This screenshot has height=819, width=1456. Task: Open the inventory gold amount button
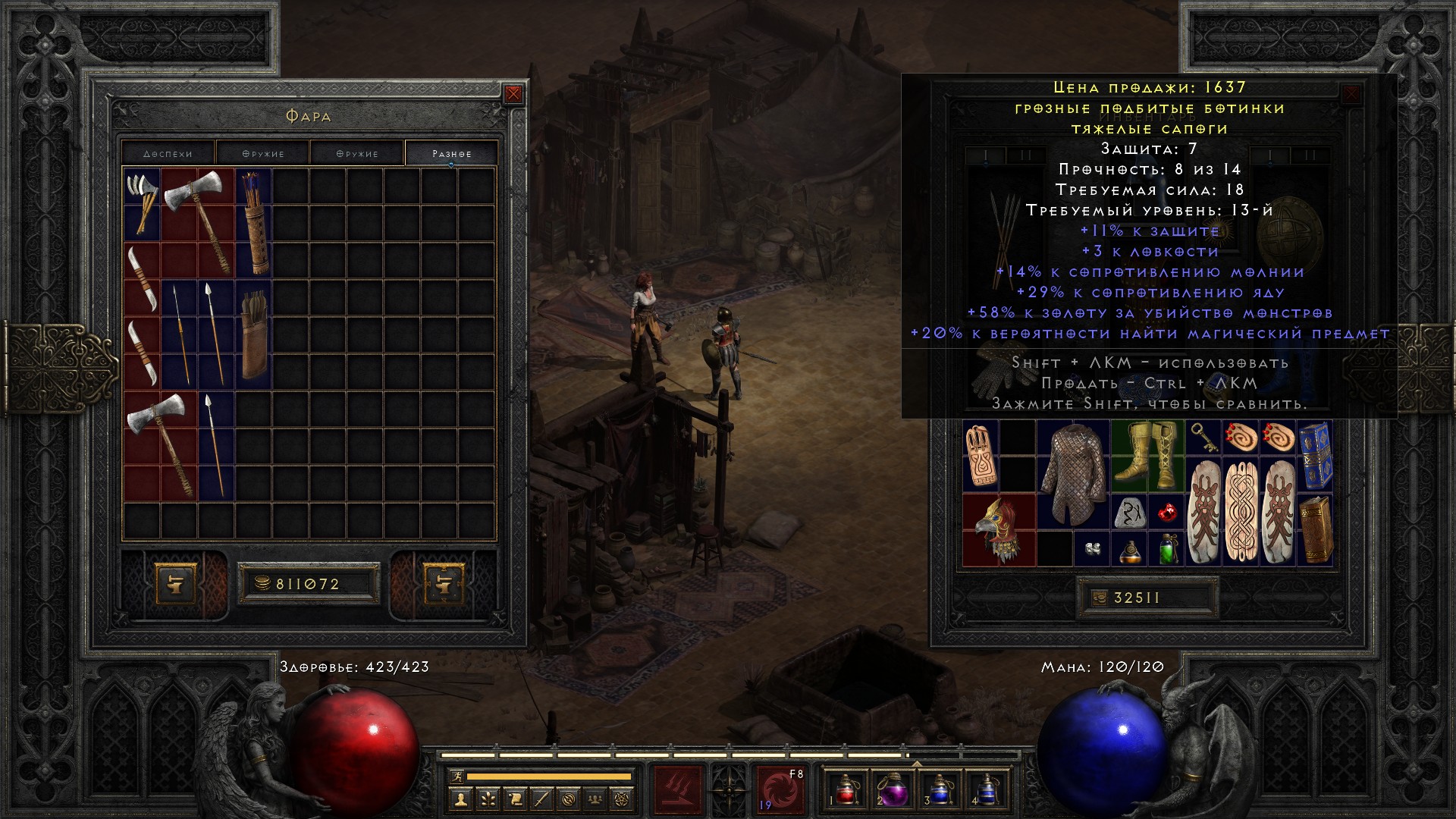coord(1100,598)
